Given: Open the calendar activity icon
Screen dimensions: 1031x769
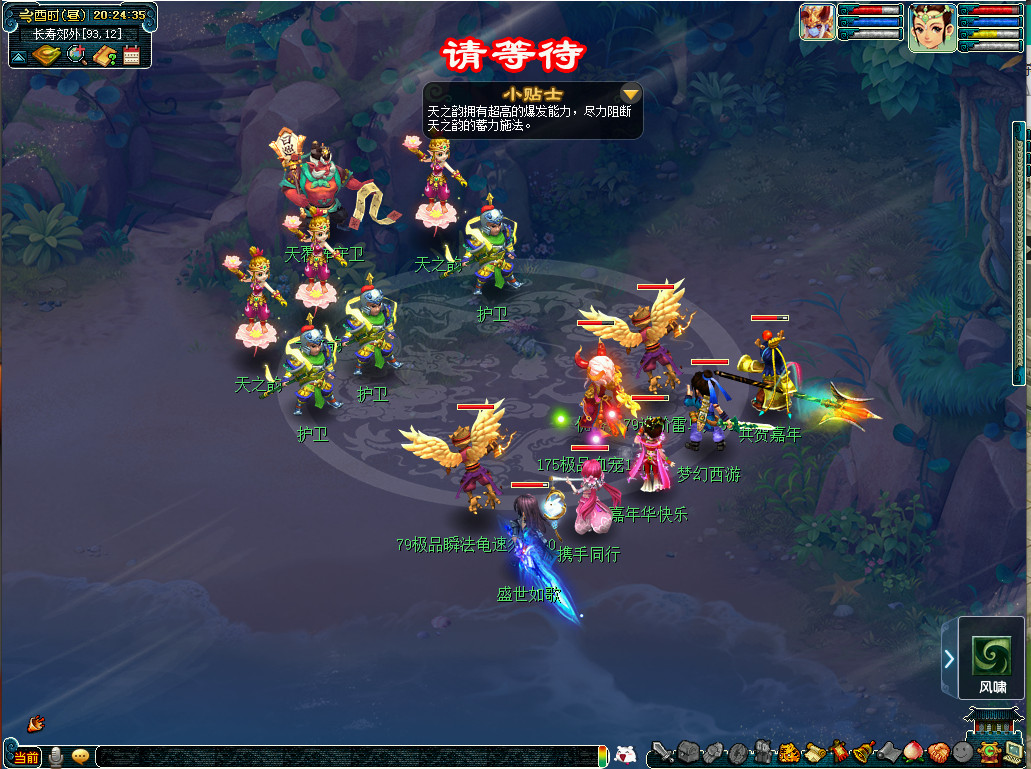Looking at the screenshot, I should [132, 55].
